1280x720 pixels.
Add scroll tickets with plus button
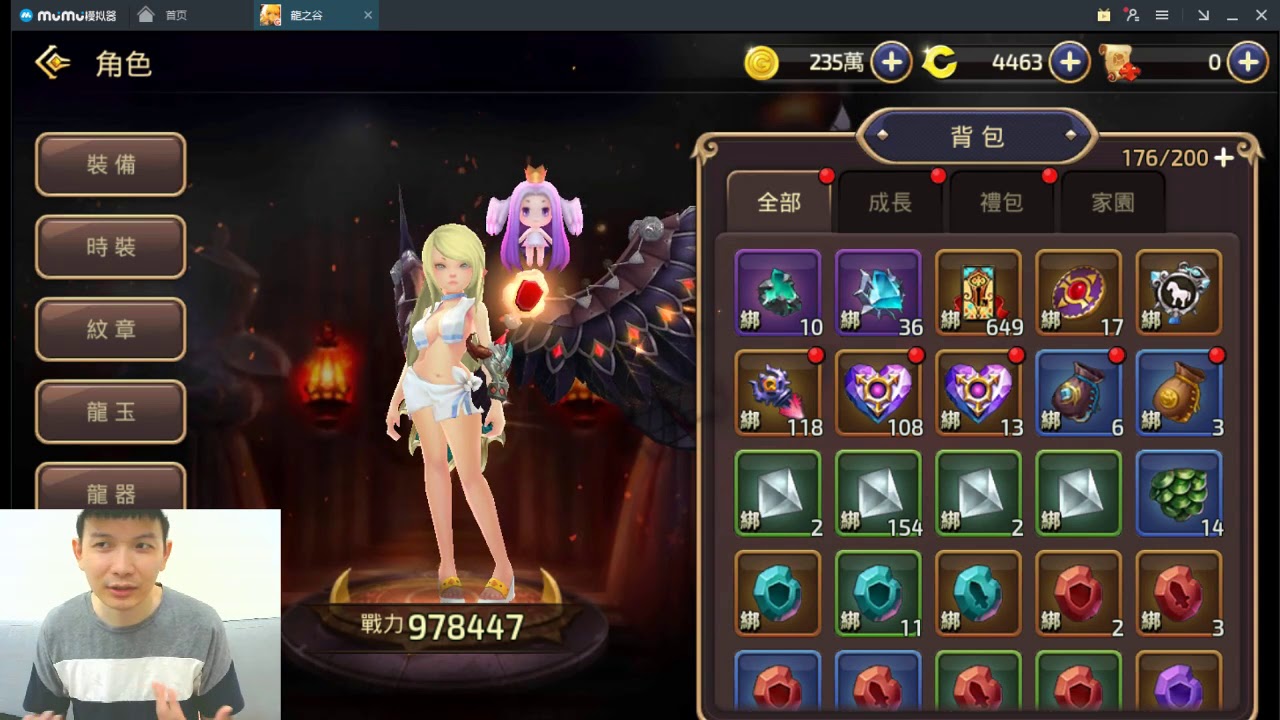tap(1247, 63)
